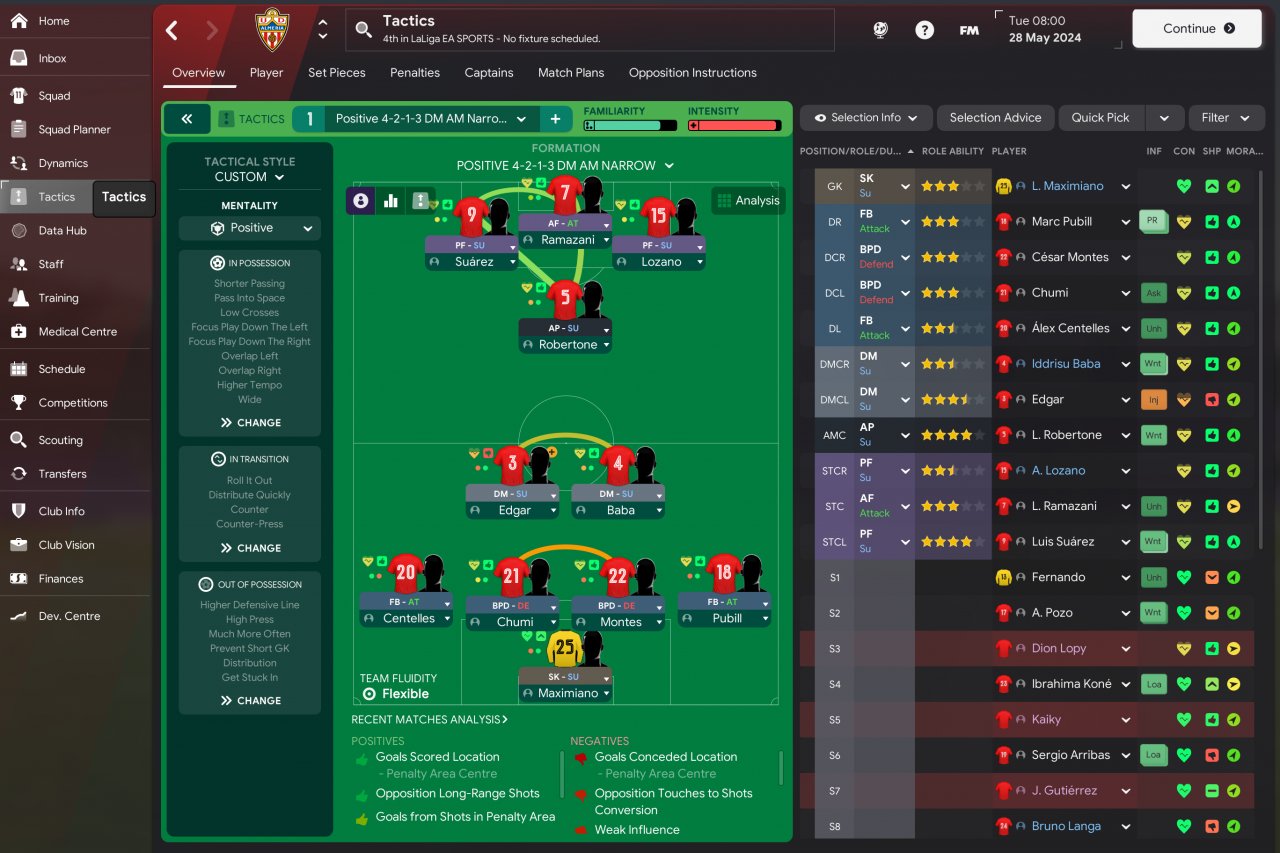
Task: Open the Inbox from the sidebar
Action: pos(52,58)
